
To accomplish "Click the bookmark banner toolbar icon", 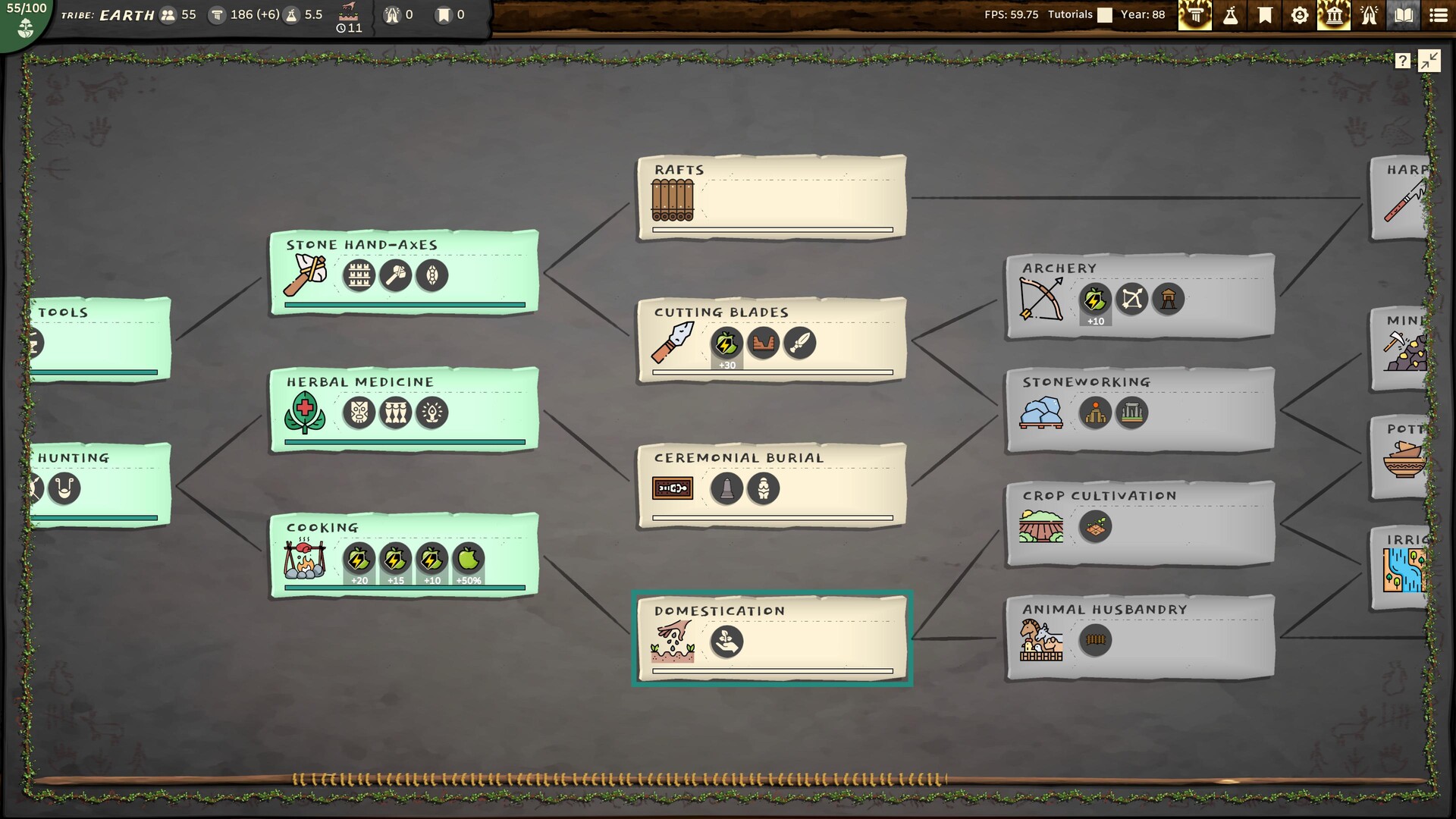I will 1265,15.
